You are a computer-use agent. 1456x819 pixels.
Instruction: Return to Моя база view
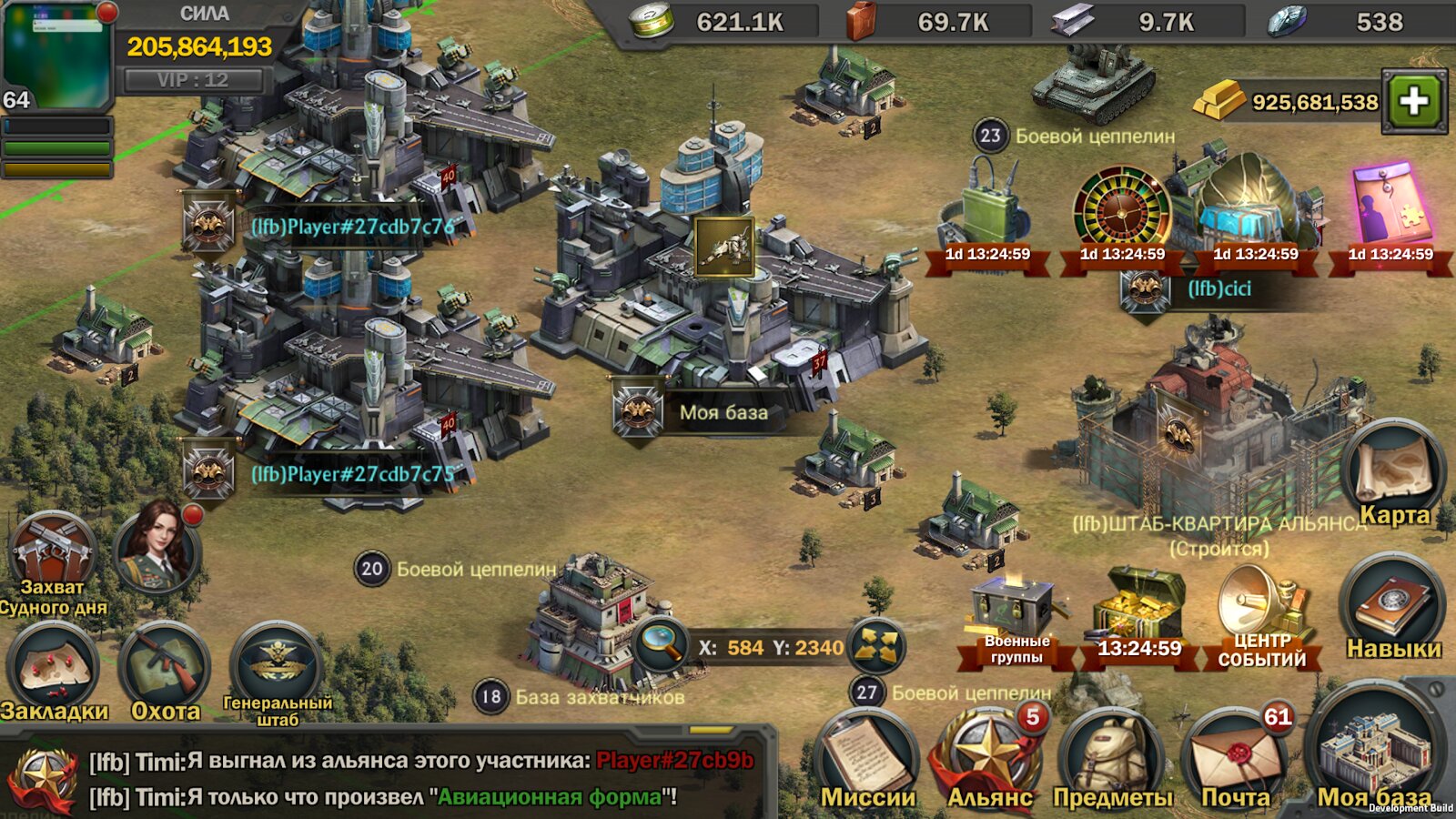coord(1375,755)
